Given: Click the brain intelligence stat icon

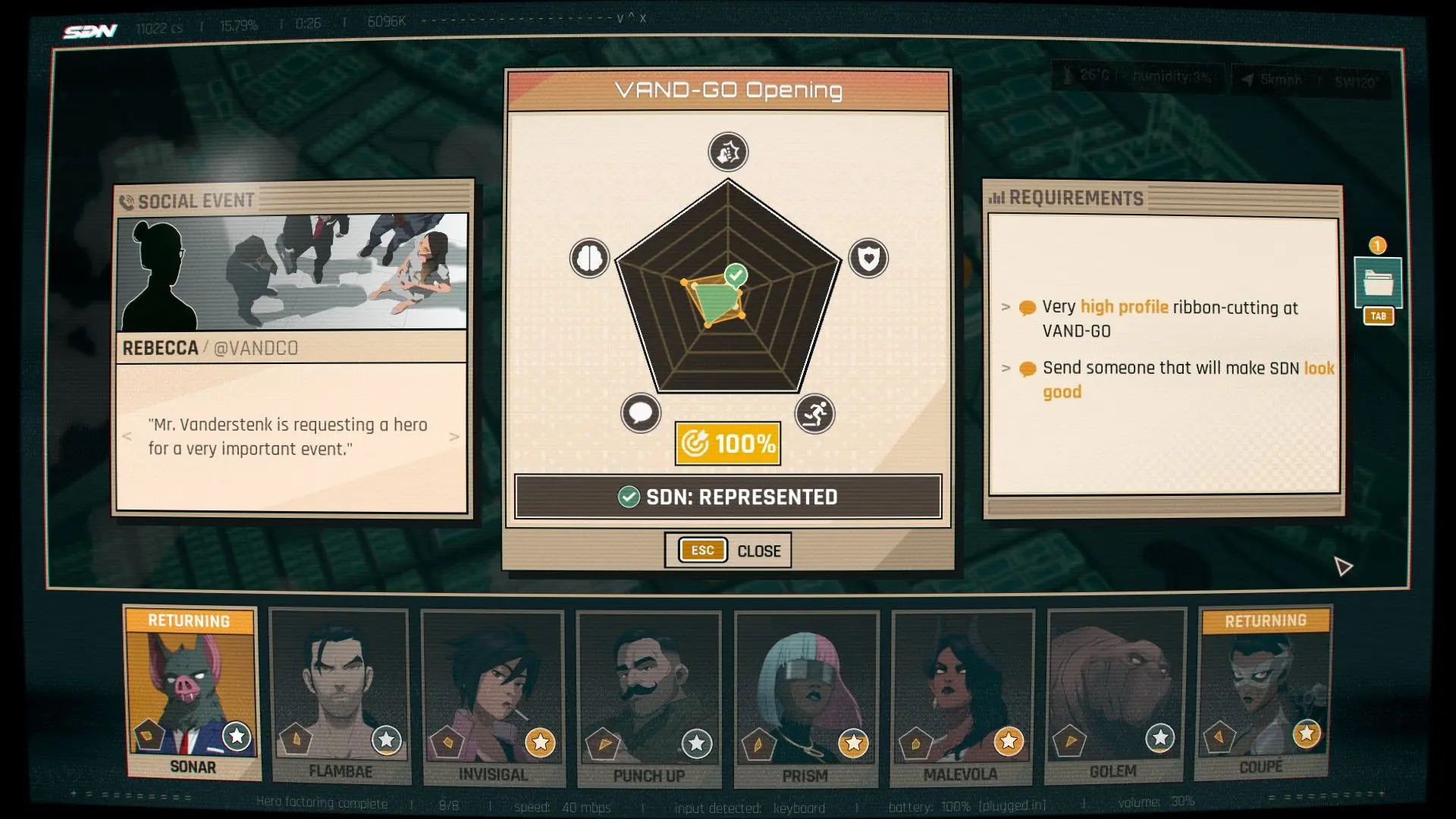Looking at the screenshot, I should tap(590, 258).
